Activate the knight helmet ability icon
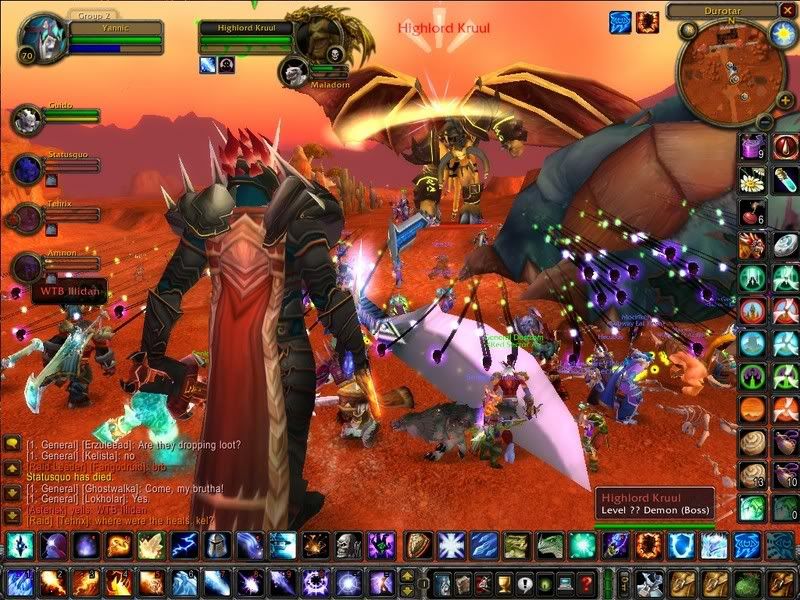Image resolution: width=800 pixels, height=600 pixels. coord(217,545)
